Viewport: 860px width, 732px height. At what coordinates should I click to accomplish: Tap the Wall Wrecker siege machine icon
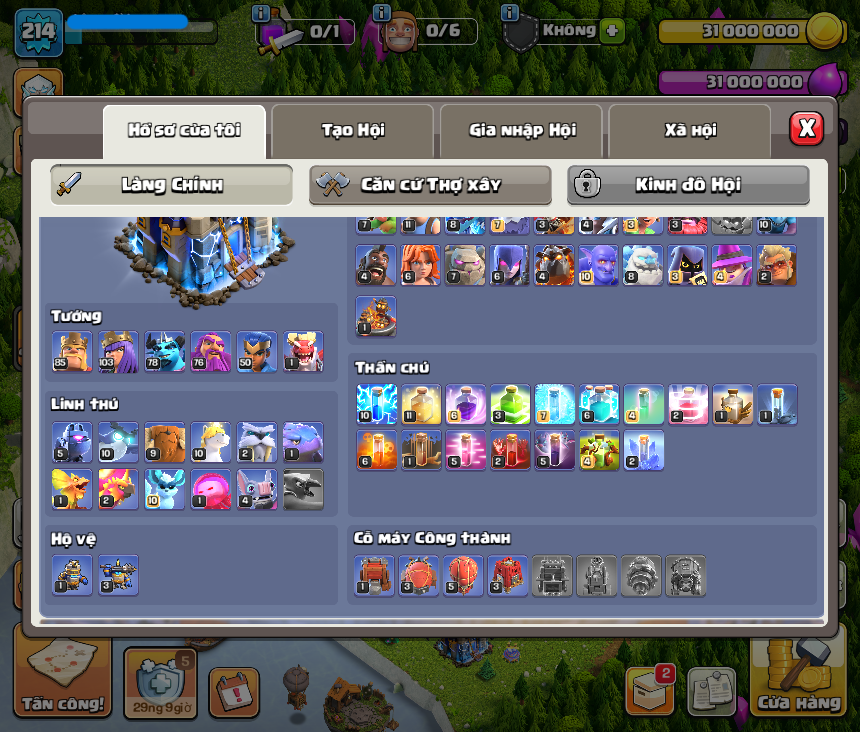(375, 576)
